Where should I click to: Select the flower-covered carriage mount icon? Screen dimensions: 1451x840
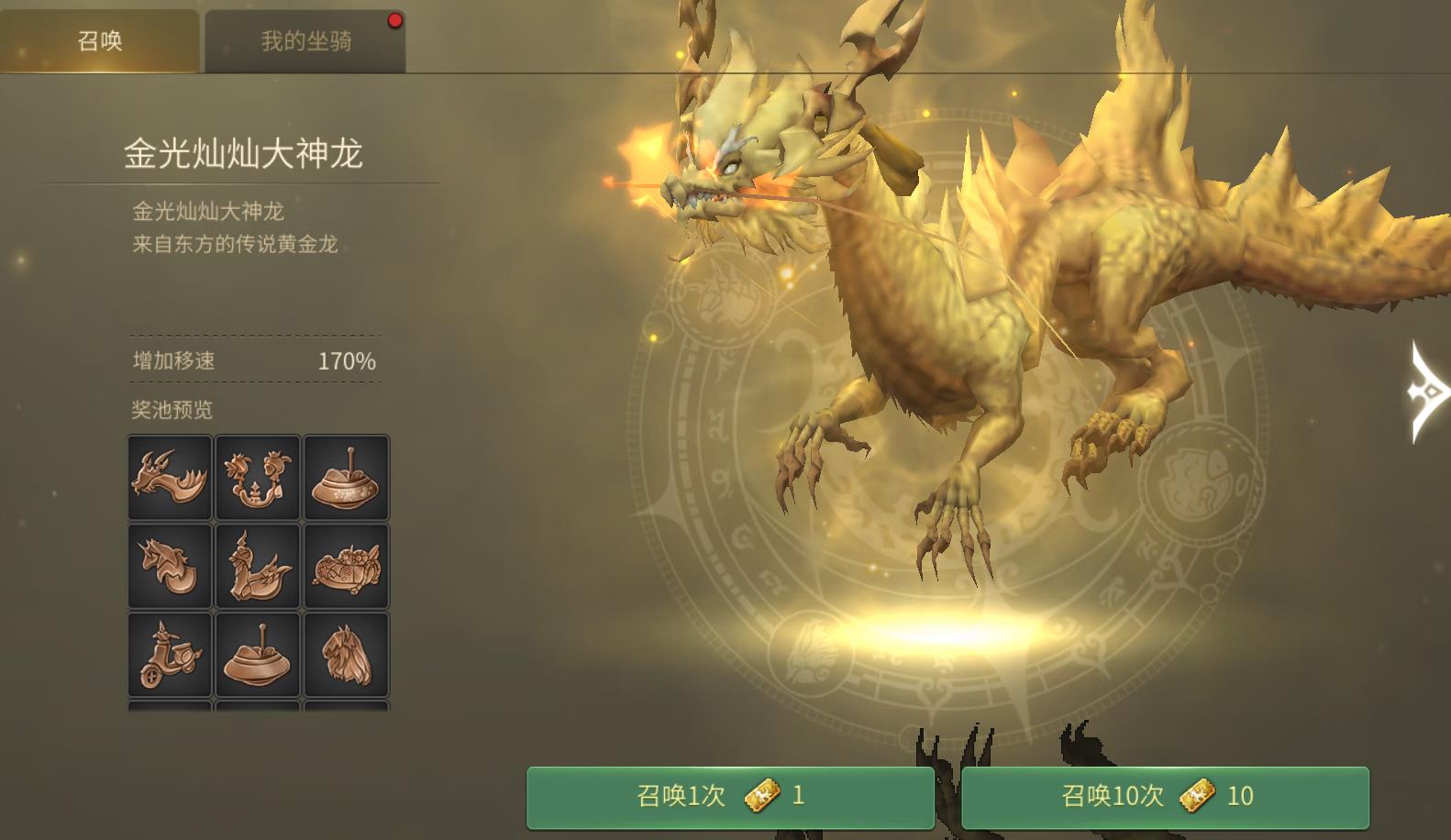tap(346, 567)
